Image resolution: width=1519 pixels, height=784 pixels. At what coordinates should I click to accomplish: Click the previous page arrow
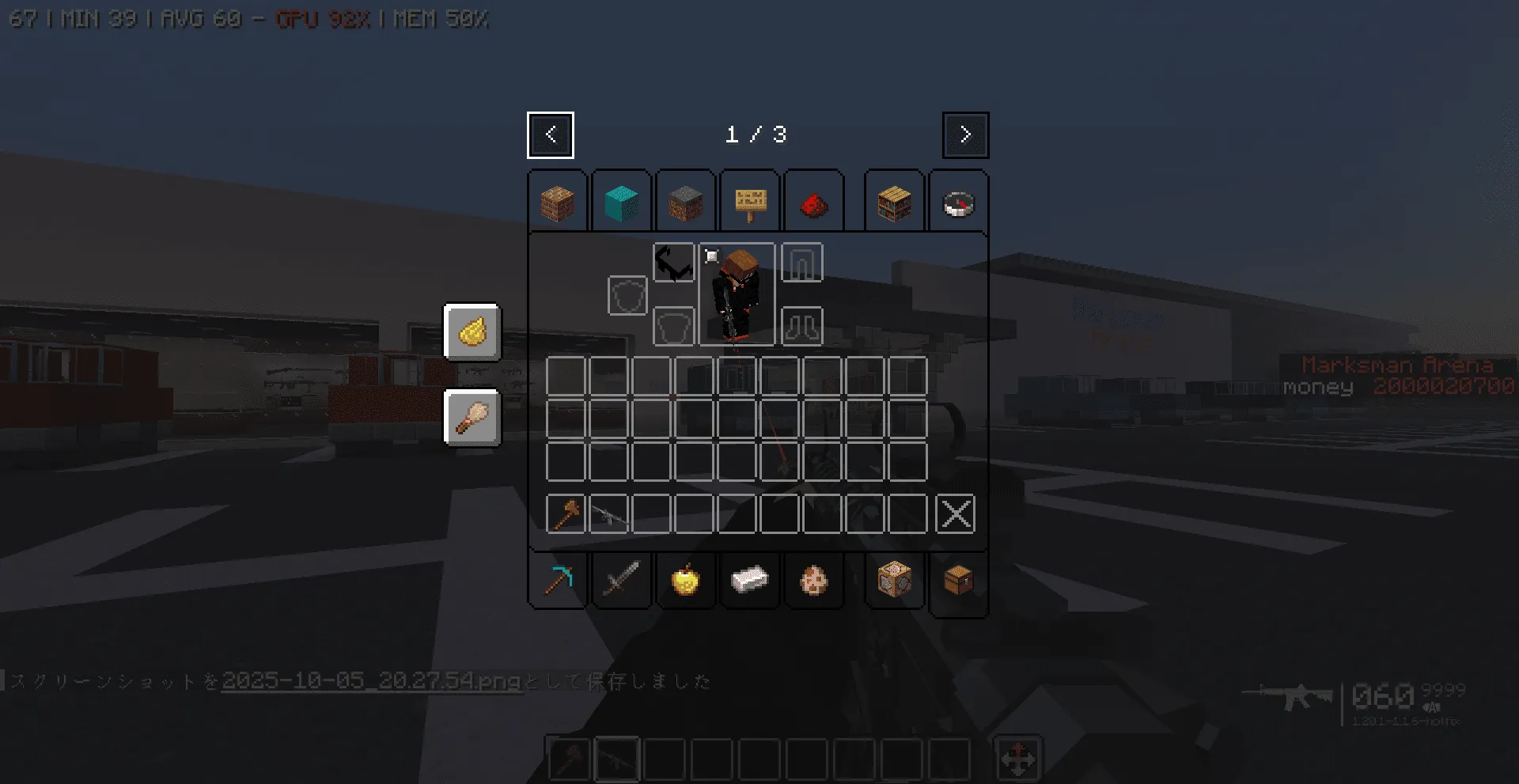(551, 134)
